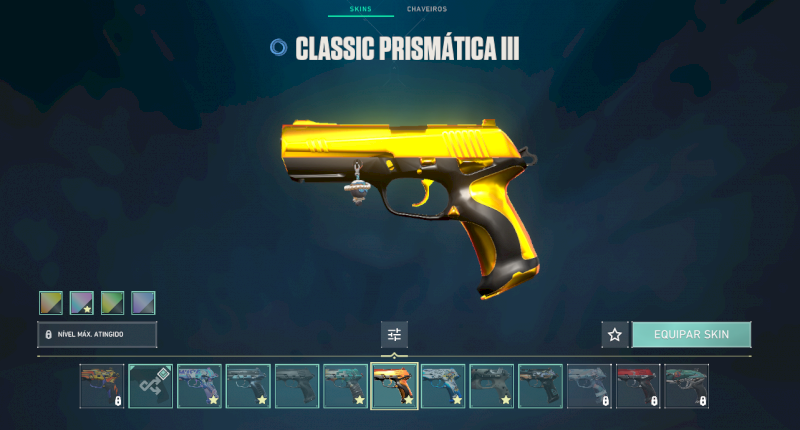
Task: Pick the locked orange graffiti Classic skin
Action: 102,386
